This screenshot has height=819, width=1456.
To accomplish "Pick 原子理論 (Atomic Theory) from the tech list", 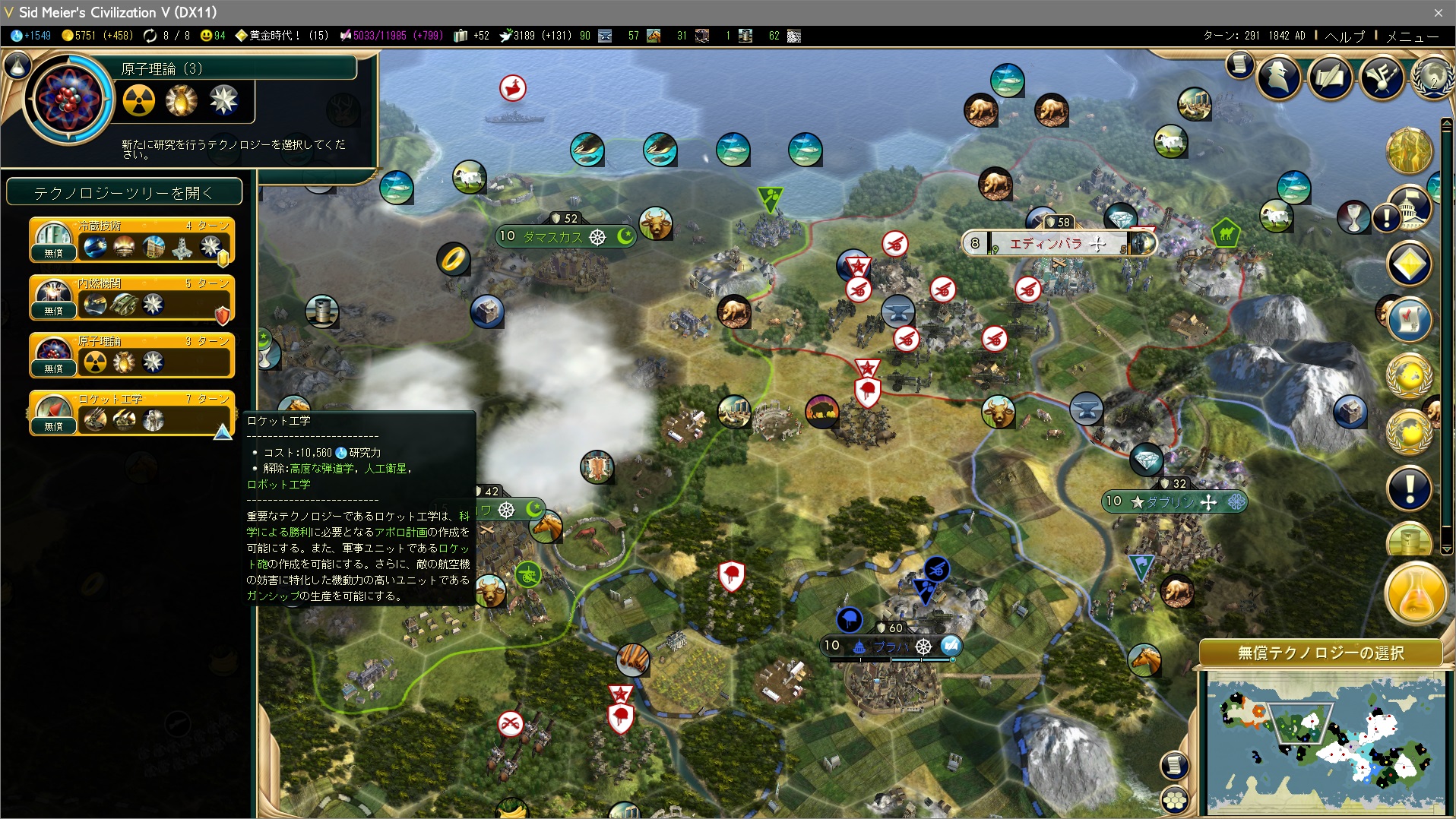I will [x=131, y=356].
